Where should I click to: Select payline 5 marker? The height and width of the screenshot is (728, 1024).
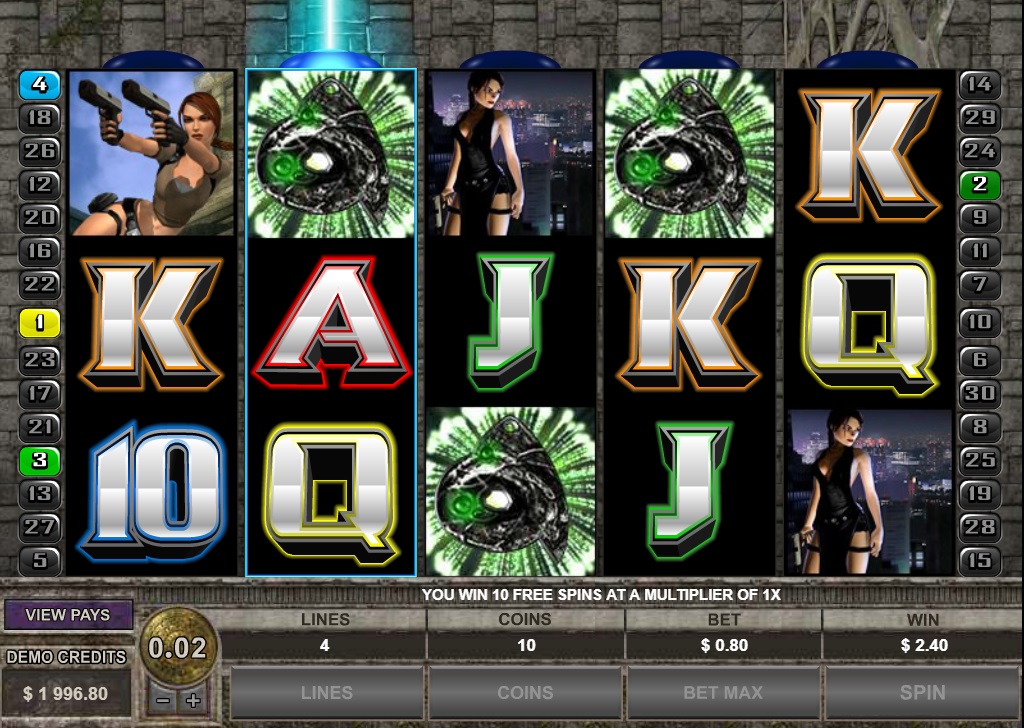click(40, 560)
